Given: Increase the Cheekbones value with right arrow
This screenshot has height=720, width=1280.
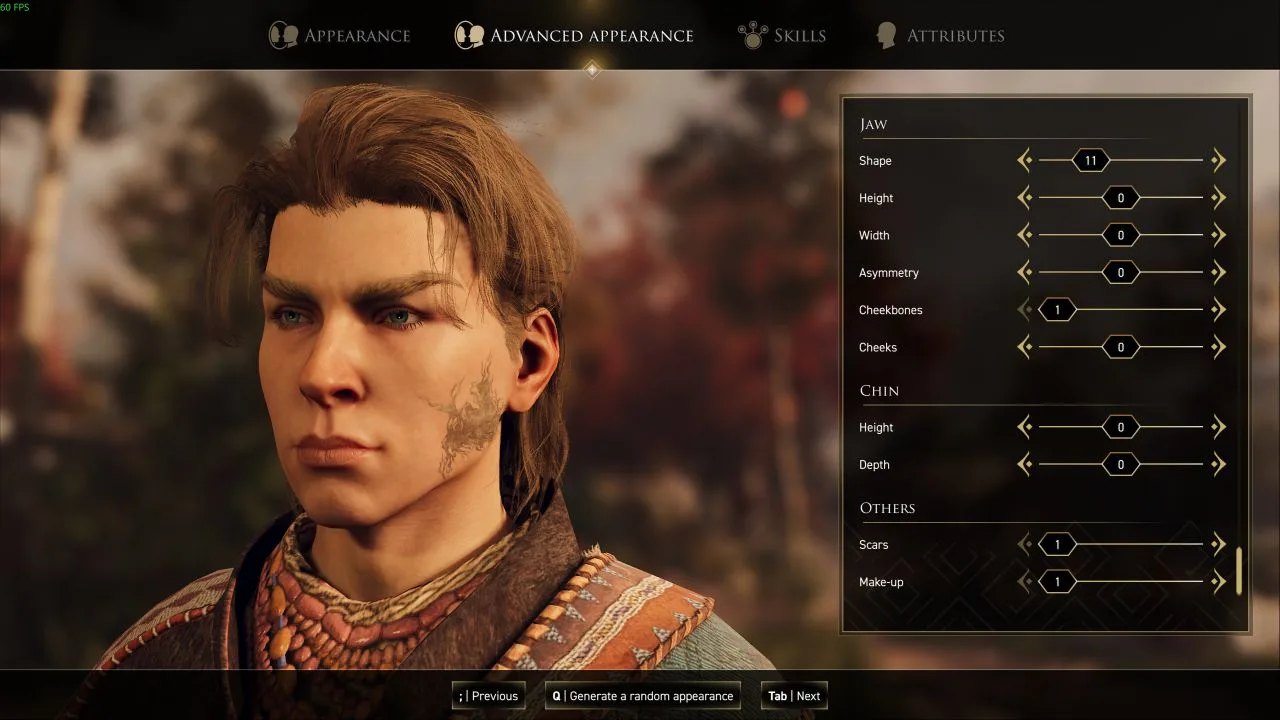Looking at the screenshot, I should click(1218, 310).
